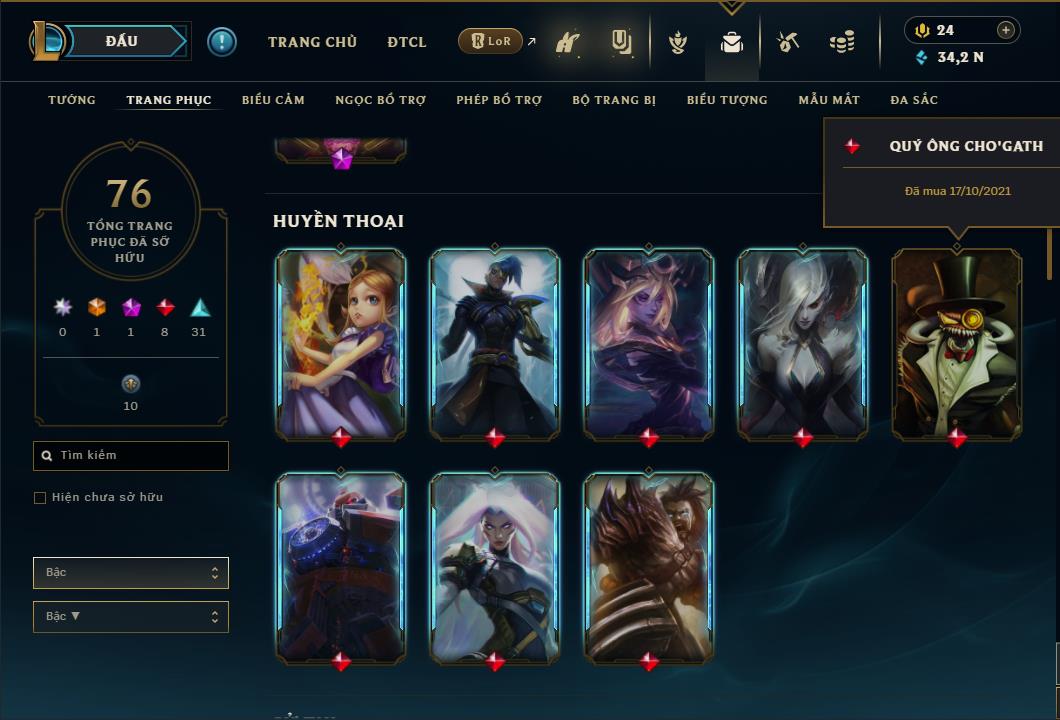Switch to the BIỂU CẢM tab
1060x720 pixels.
pyautogui.click(x=273, y=100)
